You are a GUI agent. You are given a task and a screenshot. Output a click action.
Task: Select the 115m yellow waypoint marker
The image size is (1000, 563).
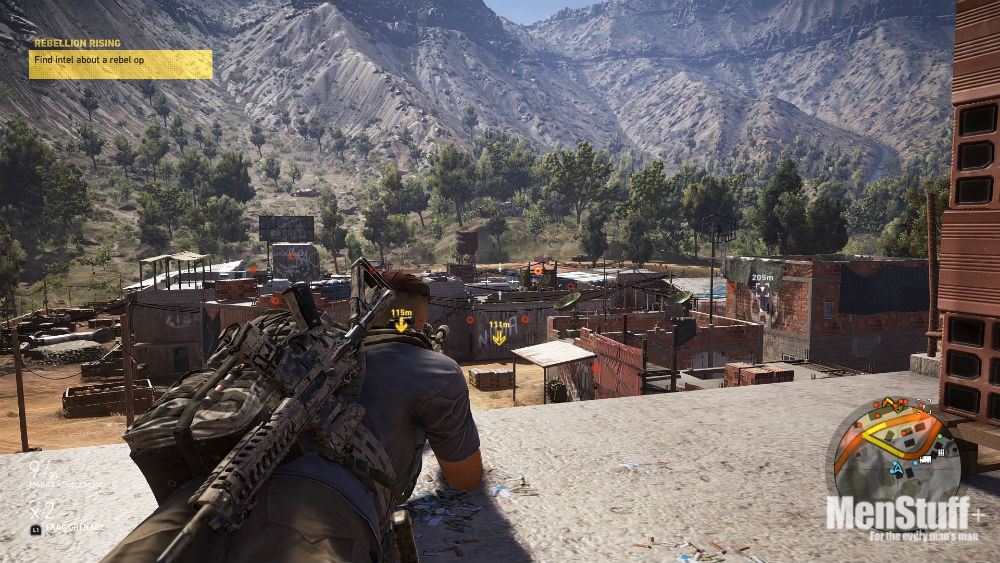coord(401,321)
